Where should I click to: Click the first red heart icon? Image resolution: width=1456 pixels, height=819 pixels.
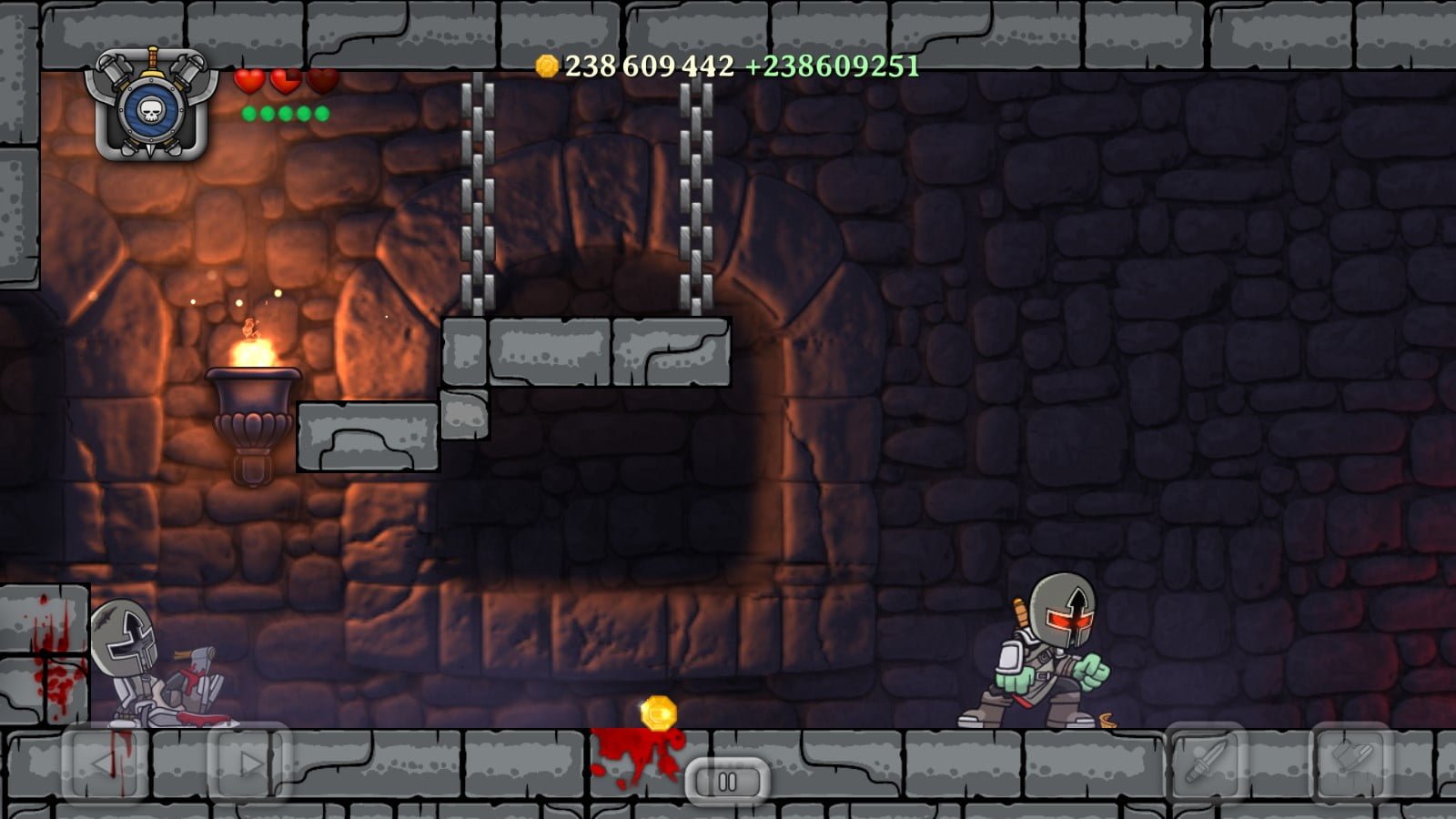point(249,82)
